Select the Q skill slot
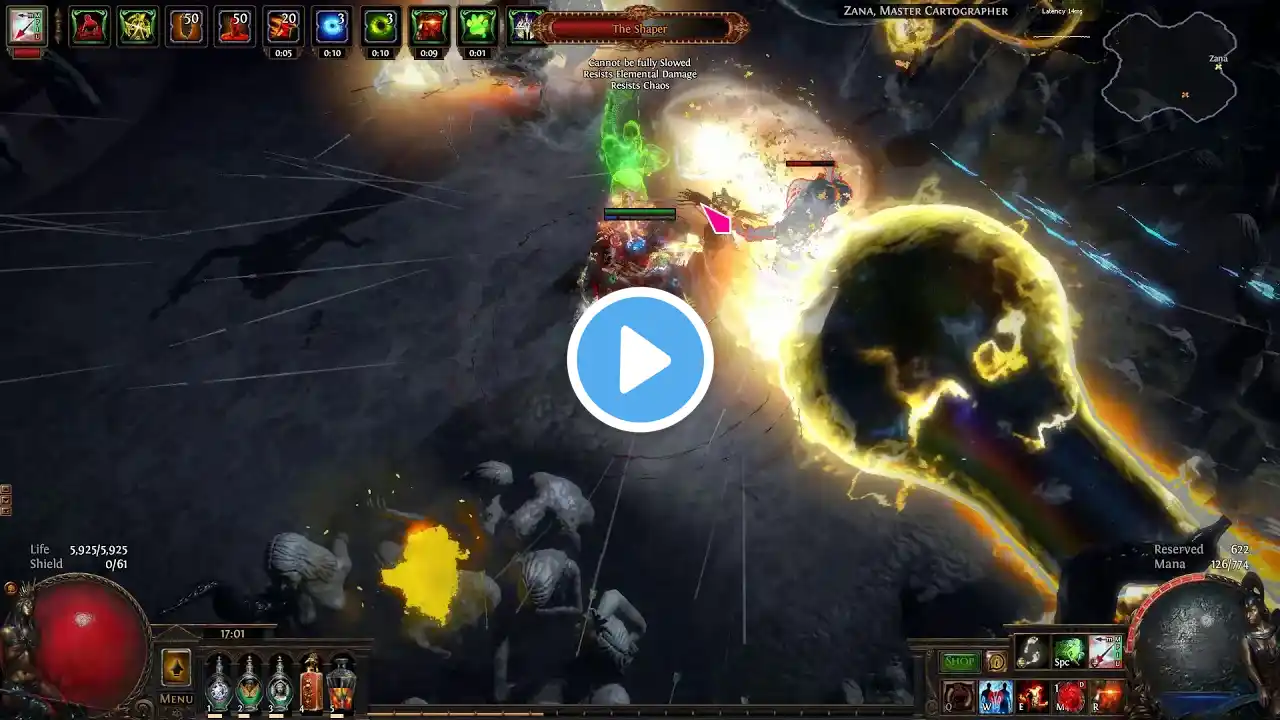1280x720 pixels. 959,697
